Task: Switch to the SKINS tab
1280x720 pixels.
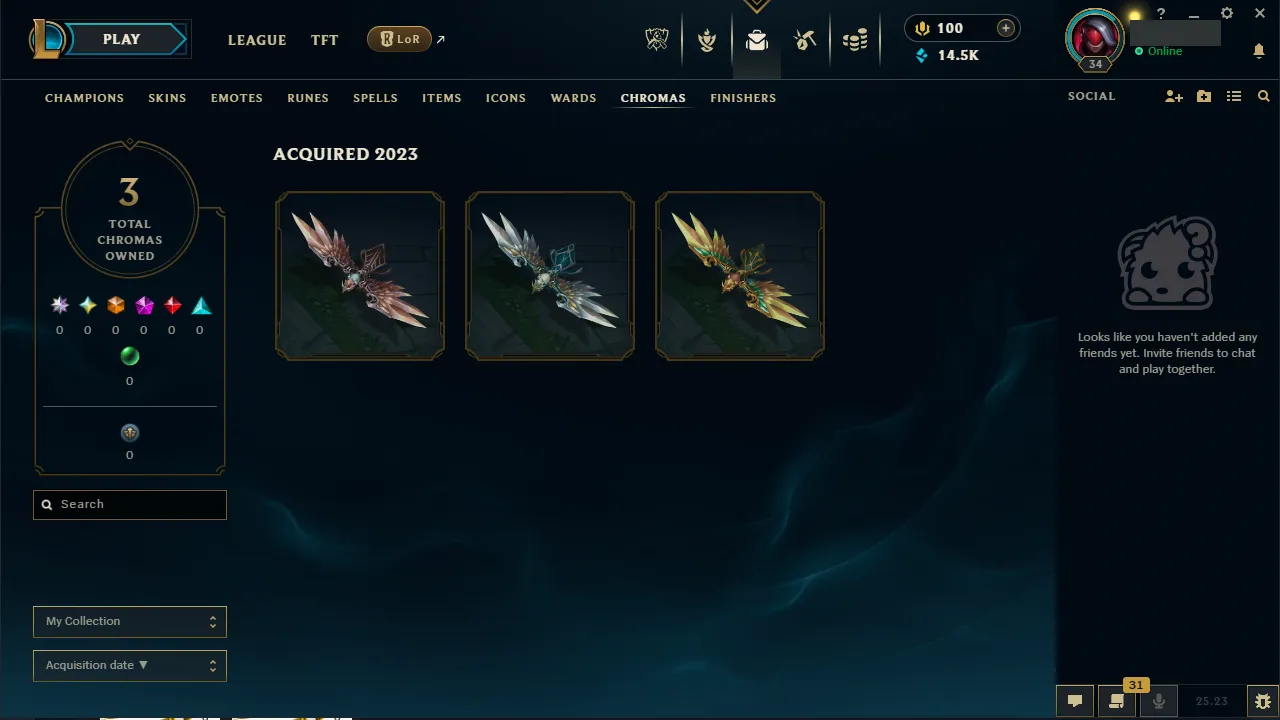Action: coord(167,98)
